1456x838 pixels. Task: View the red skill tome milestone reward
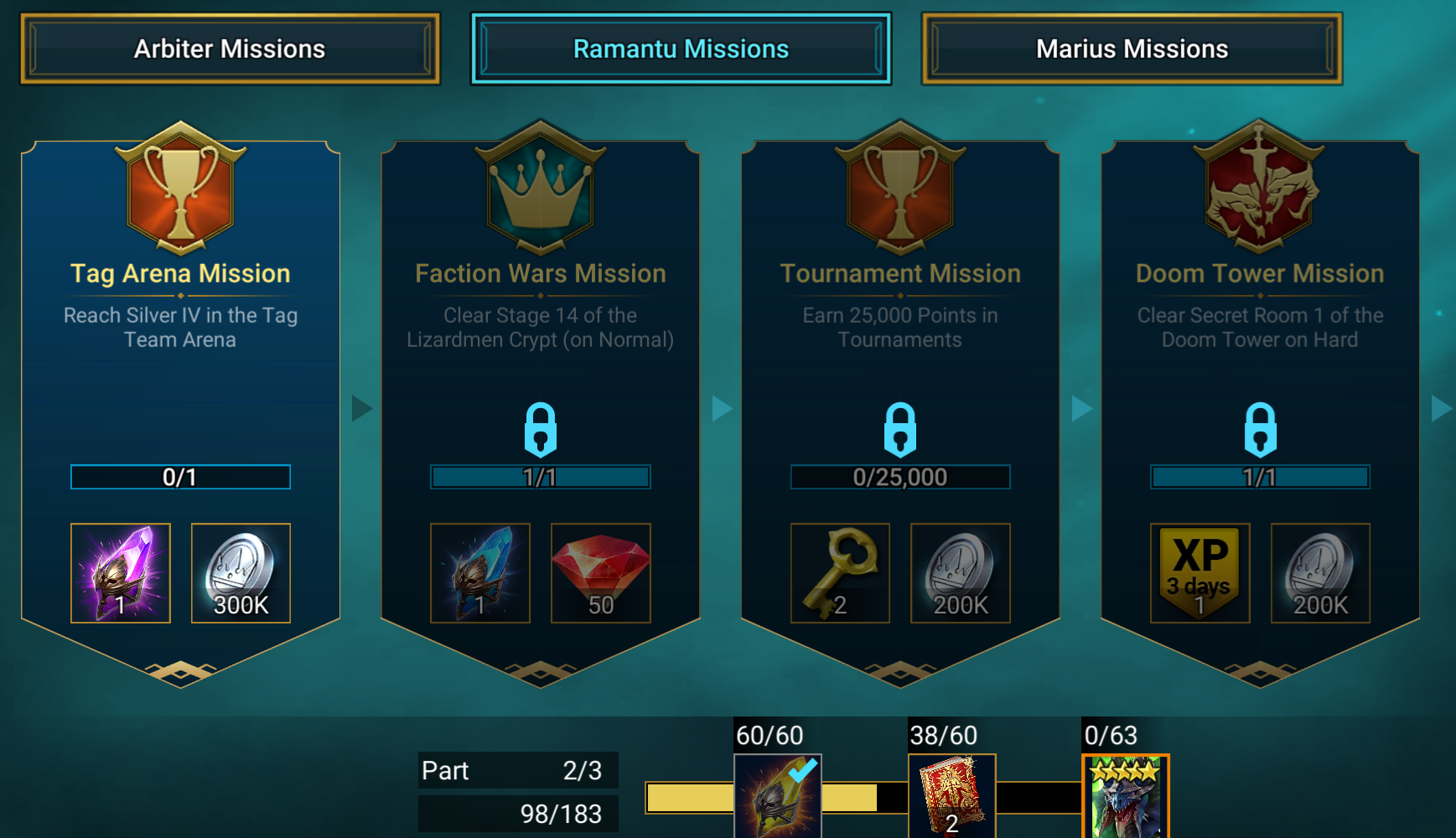(x=951, y=796)
